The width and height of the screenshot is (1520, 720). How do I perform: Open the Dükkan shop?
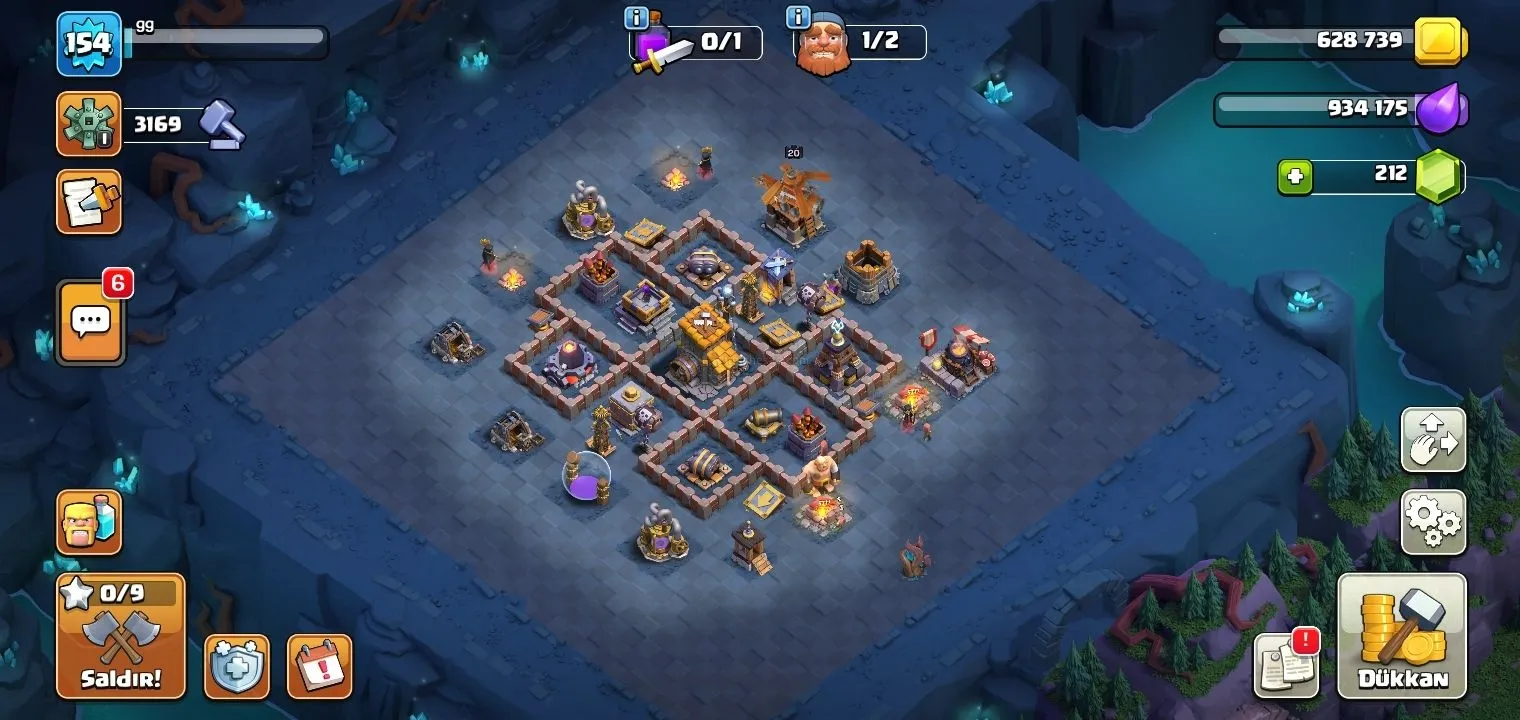pyautogui.click(x=1402, y=637)
